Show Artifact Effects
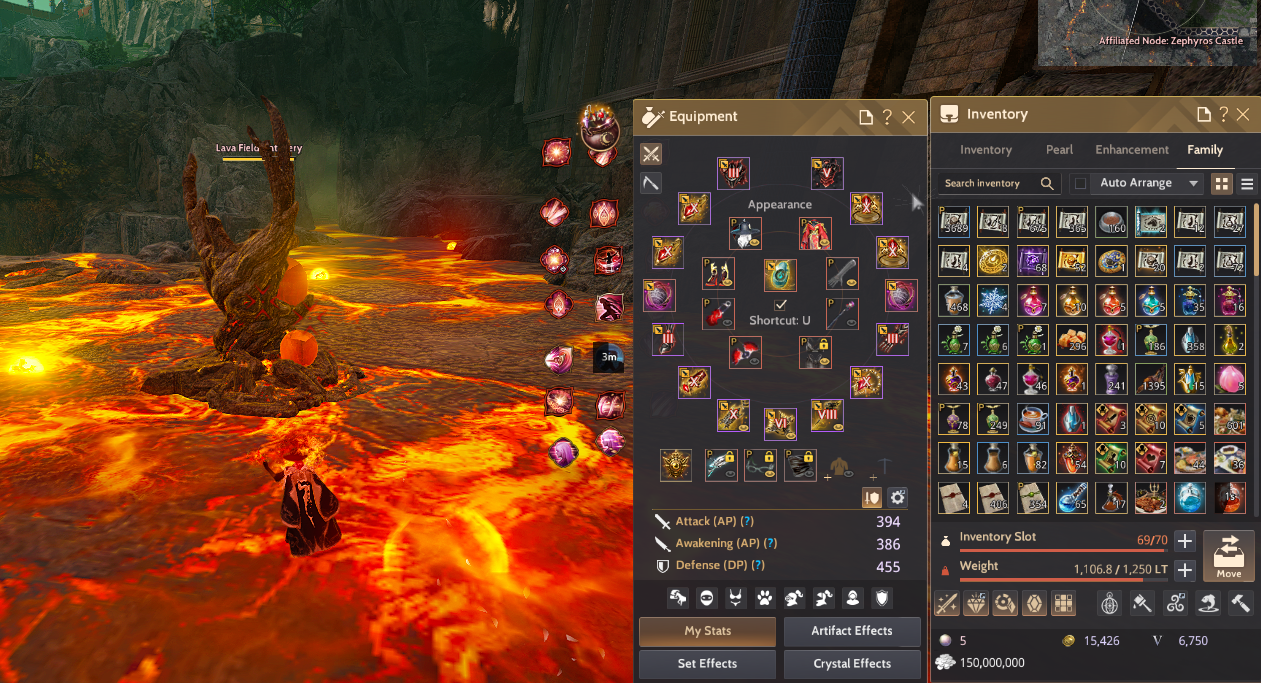Viewport: 1261px width, 683px height. click(x=852, y=631)
